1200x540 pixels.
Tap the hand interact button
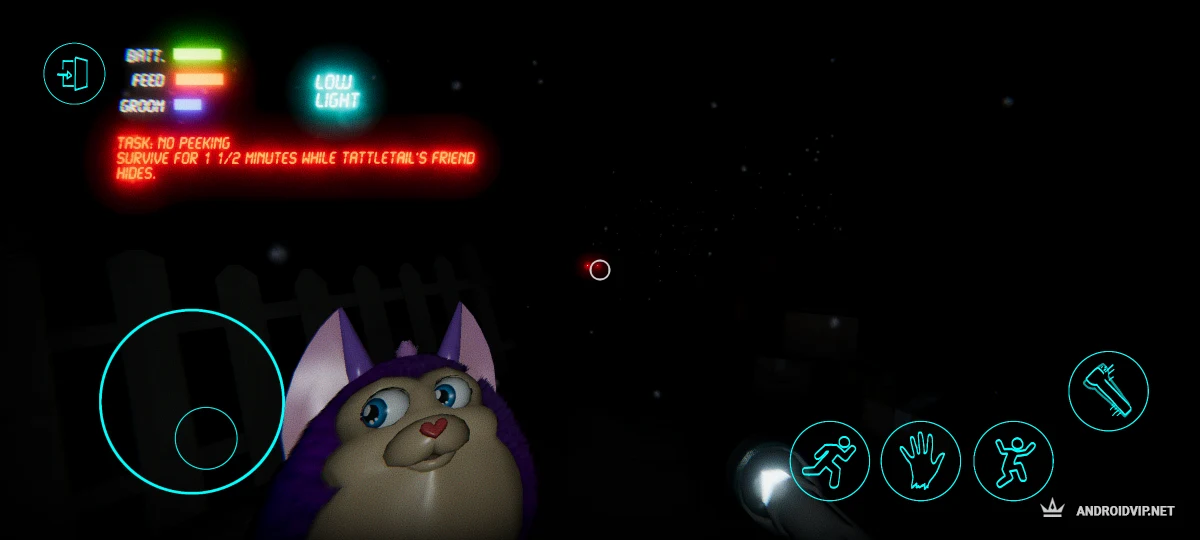(921, 460)
